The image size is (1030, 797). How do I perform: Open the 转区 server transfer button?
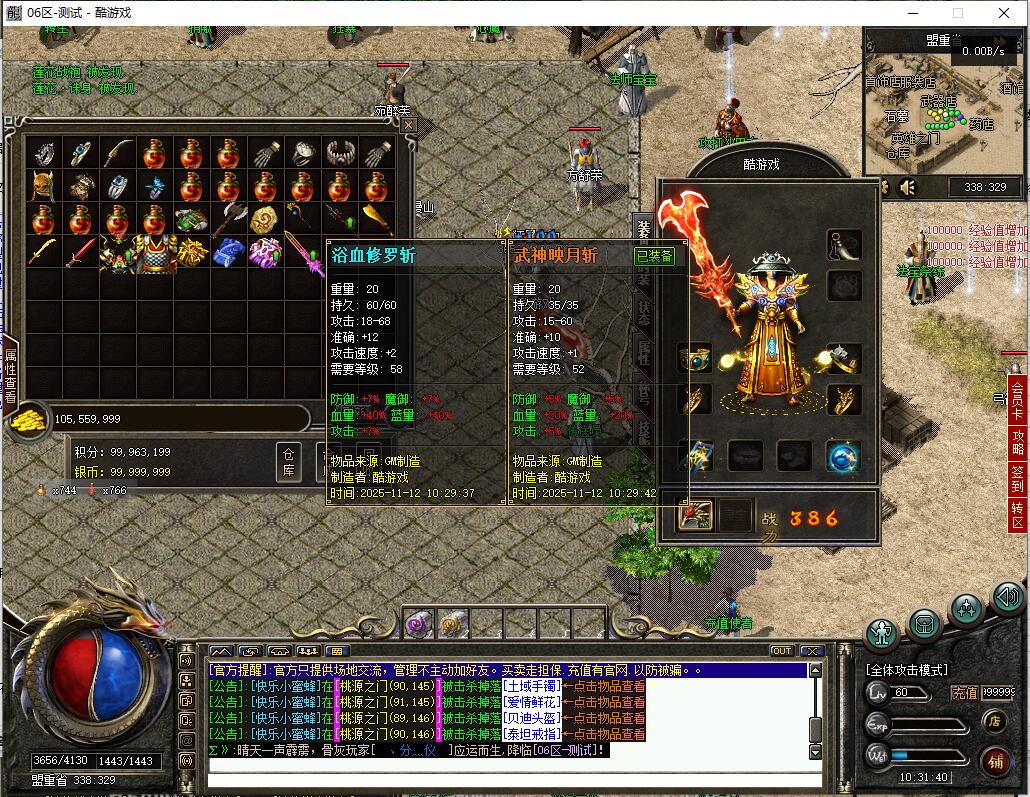[x=1018, y=515]
